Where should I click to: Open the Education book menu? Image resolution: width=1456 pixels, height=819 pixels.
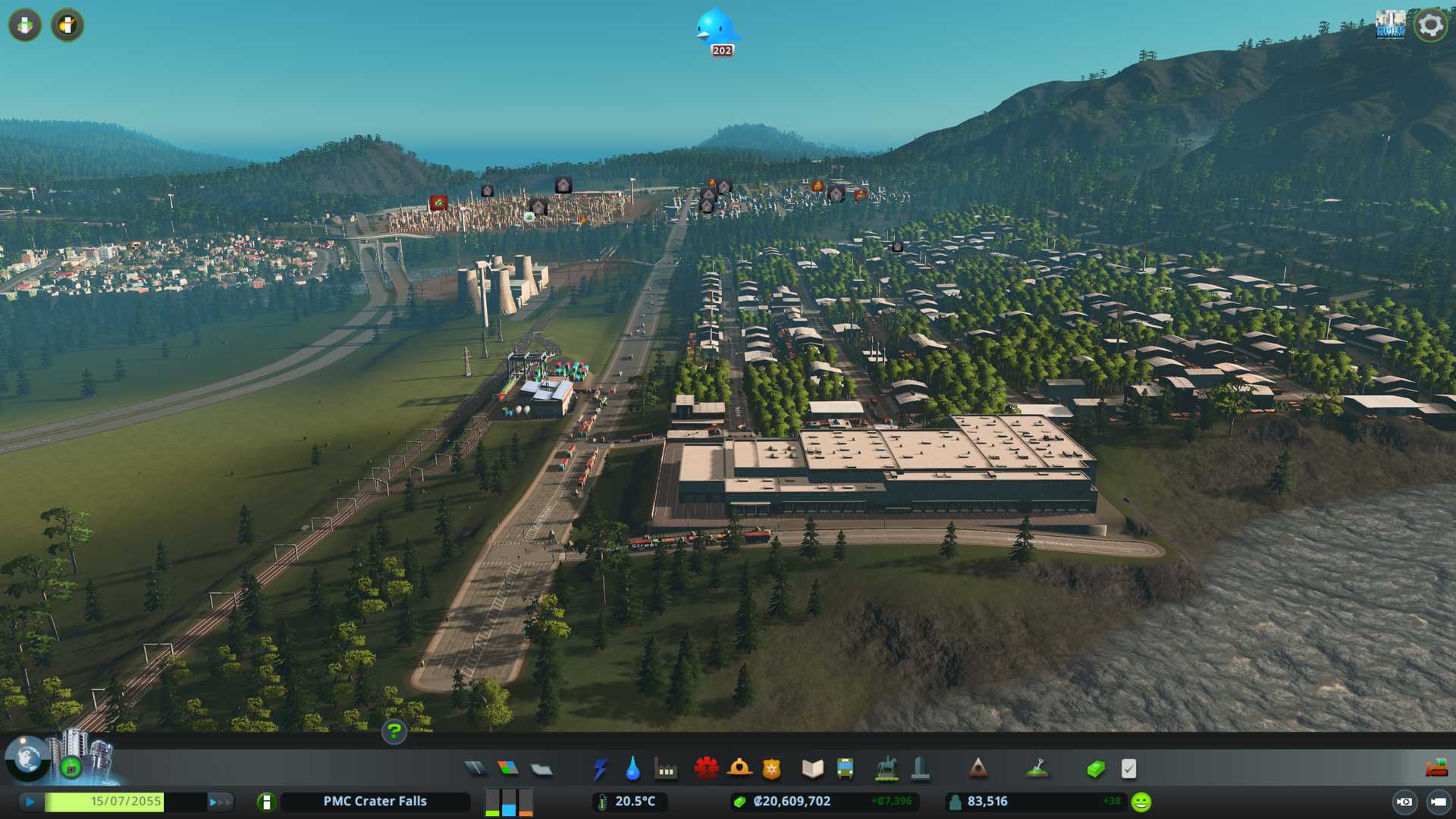(812, 769)
